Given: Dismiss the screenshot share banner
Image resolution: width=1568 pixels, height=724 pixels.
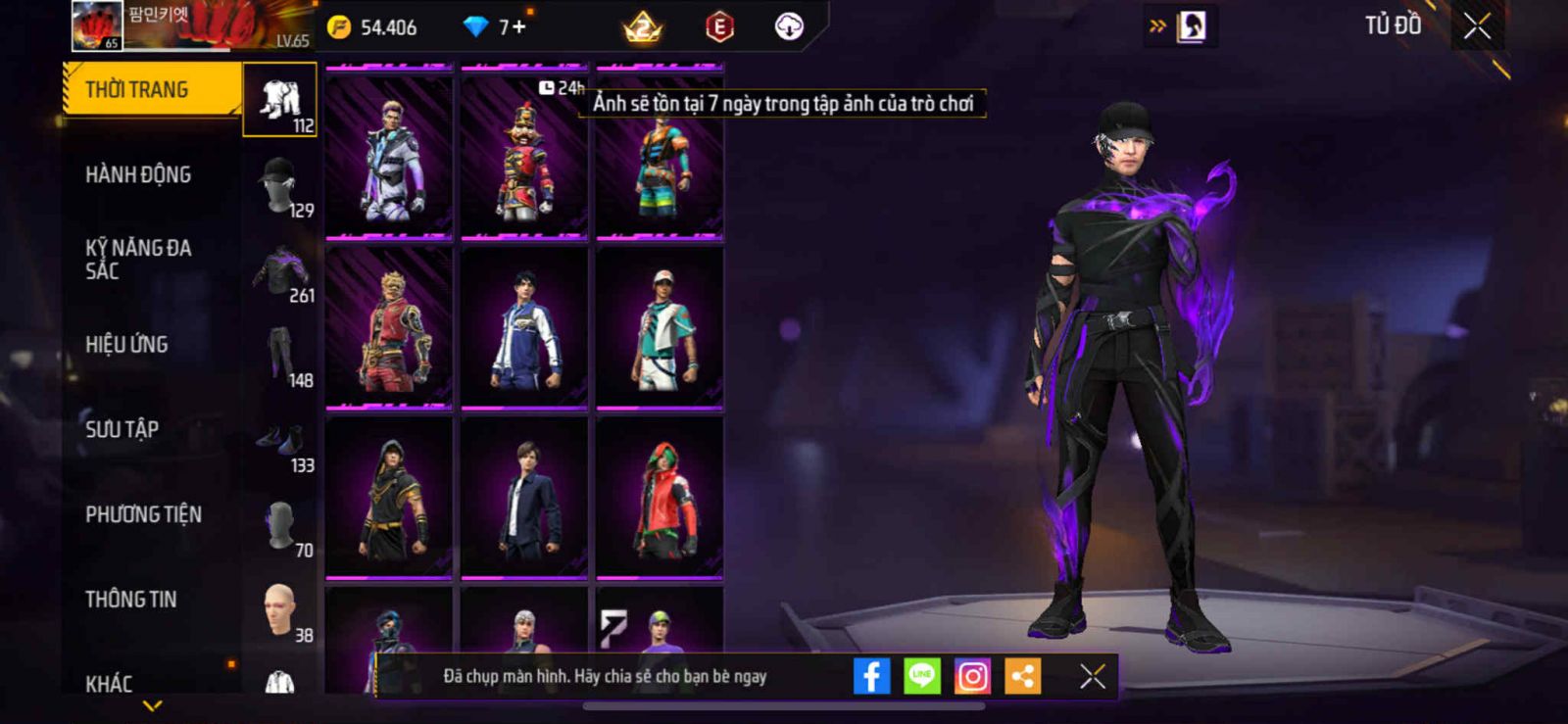Looking at the screenshot, I should [x=1092, y=676].
